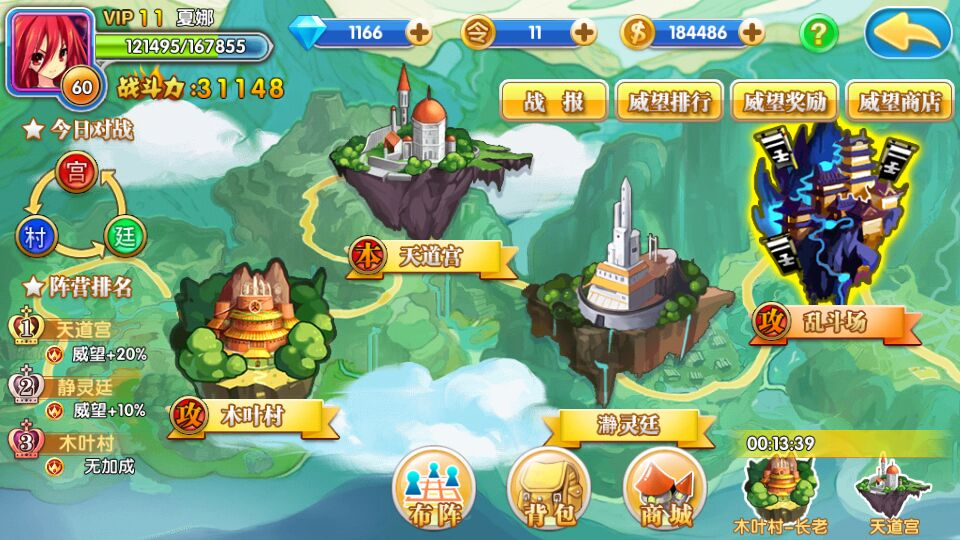Add 令 tokens with the plus button
The width and height of the screenshot is (960, 540).
583,32
